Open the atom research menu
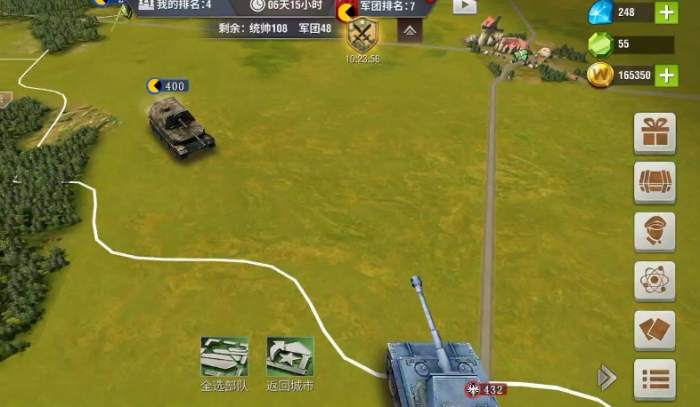700x407 pixels. 655,281
